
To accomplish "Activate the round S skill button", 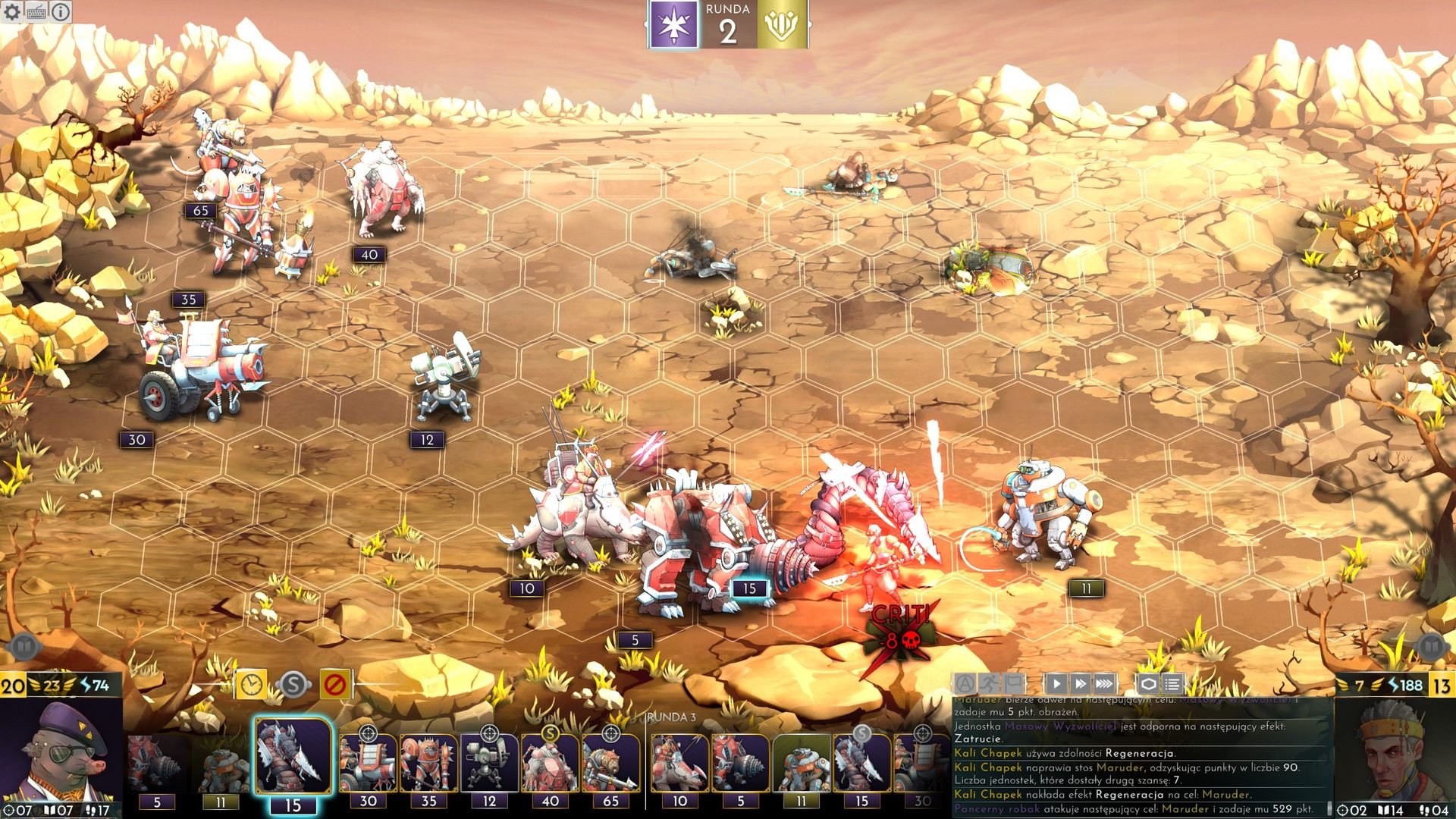I will pos(293,685).
